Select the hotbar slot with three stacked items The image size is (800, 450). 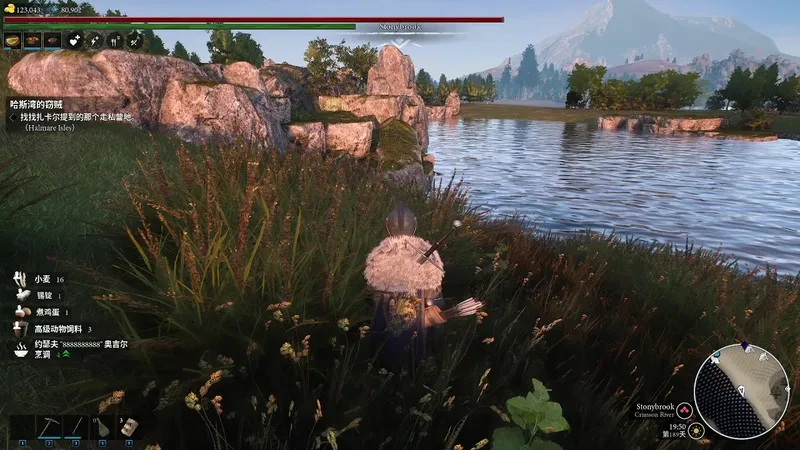(x=128, y=427)
